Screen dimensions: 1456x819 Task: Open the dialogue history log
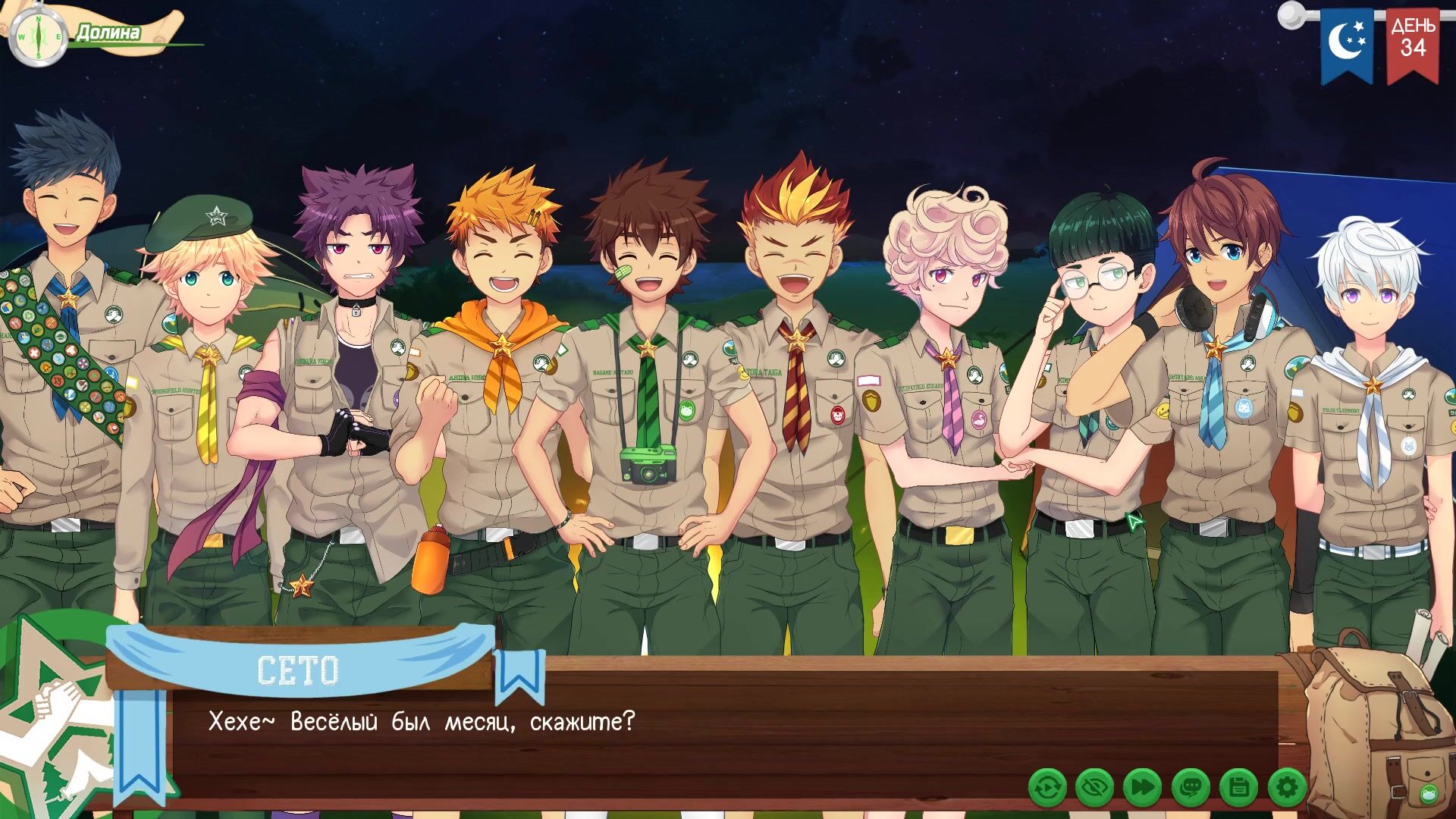(1191, 789)
